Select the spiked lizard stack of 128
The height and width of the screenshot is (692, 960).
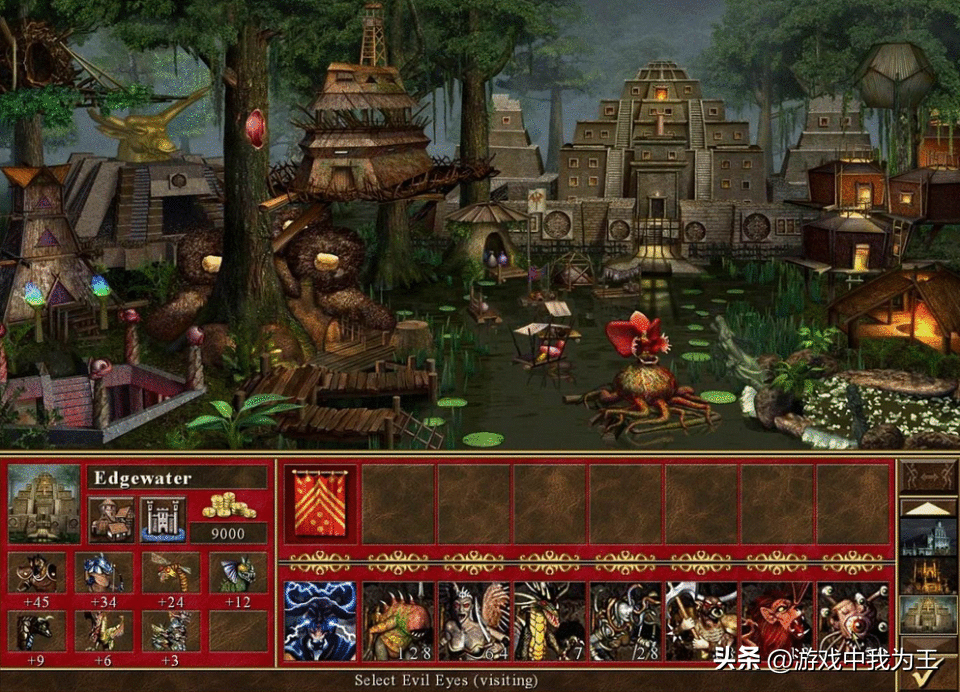[x=397, y=621]
